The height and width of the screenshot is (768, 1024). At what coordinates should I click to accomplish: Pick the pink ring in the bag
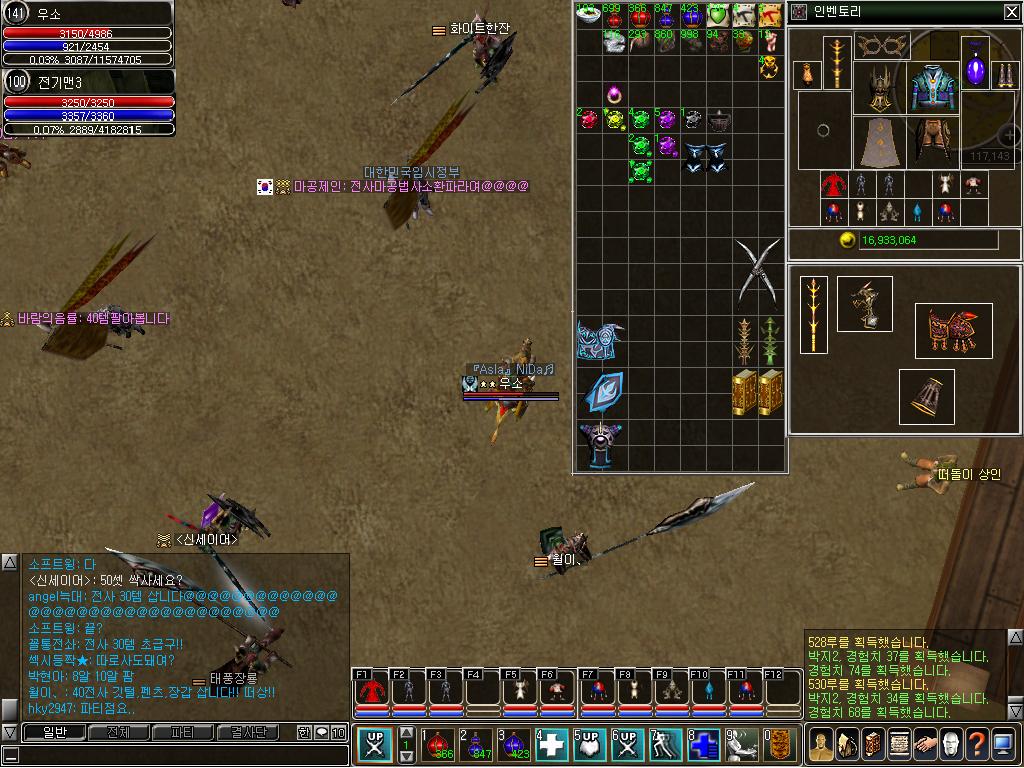pyautogui.click(x=614, y=96)
